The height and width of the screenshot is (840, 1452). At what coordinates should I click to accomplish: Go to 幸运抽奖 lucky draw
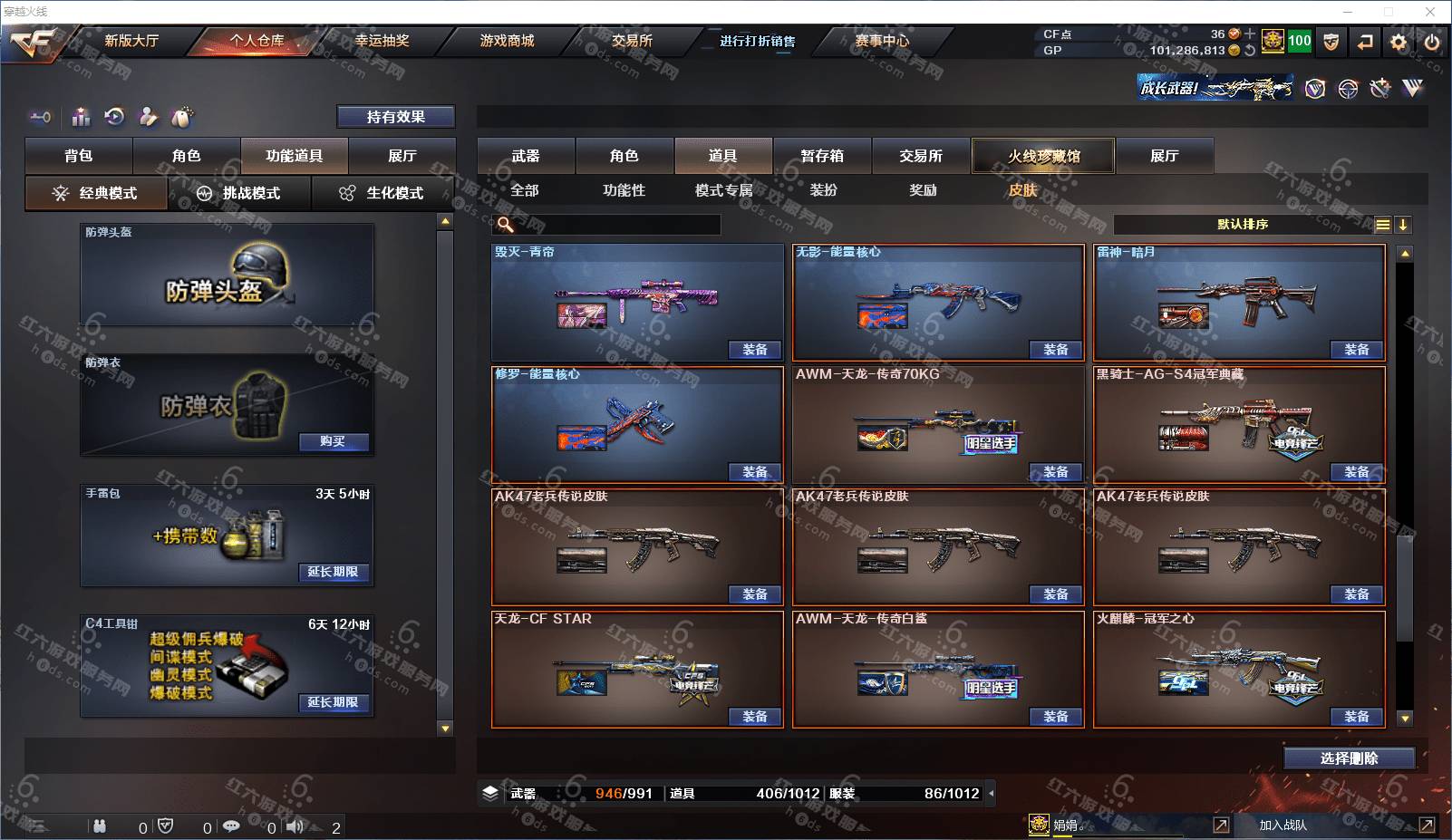pos(382,41)
